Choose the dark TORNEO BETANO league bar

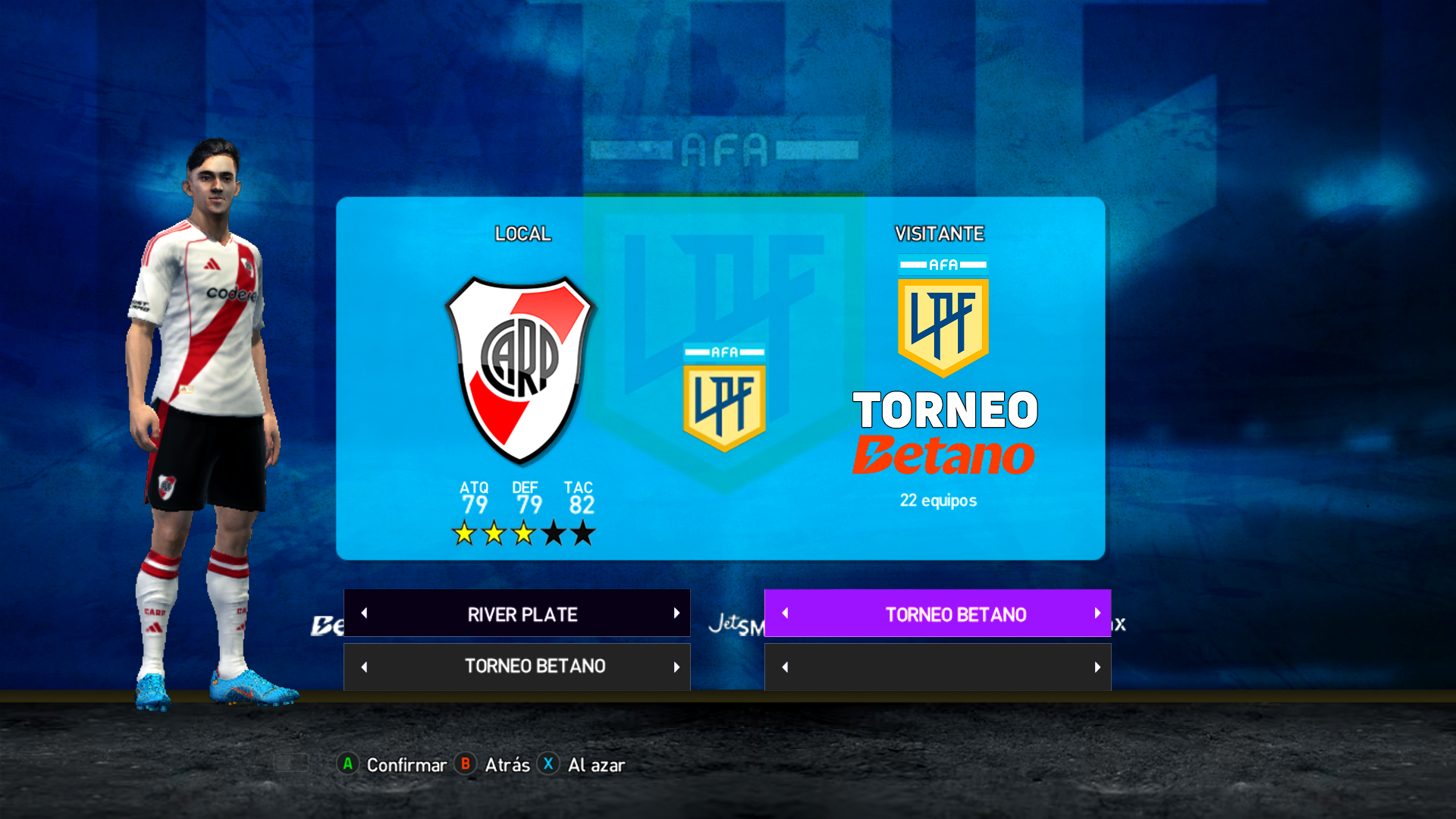(534, 667)
